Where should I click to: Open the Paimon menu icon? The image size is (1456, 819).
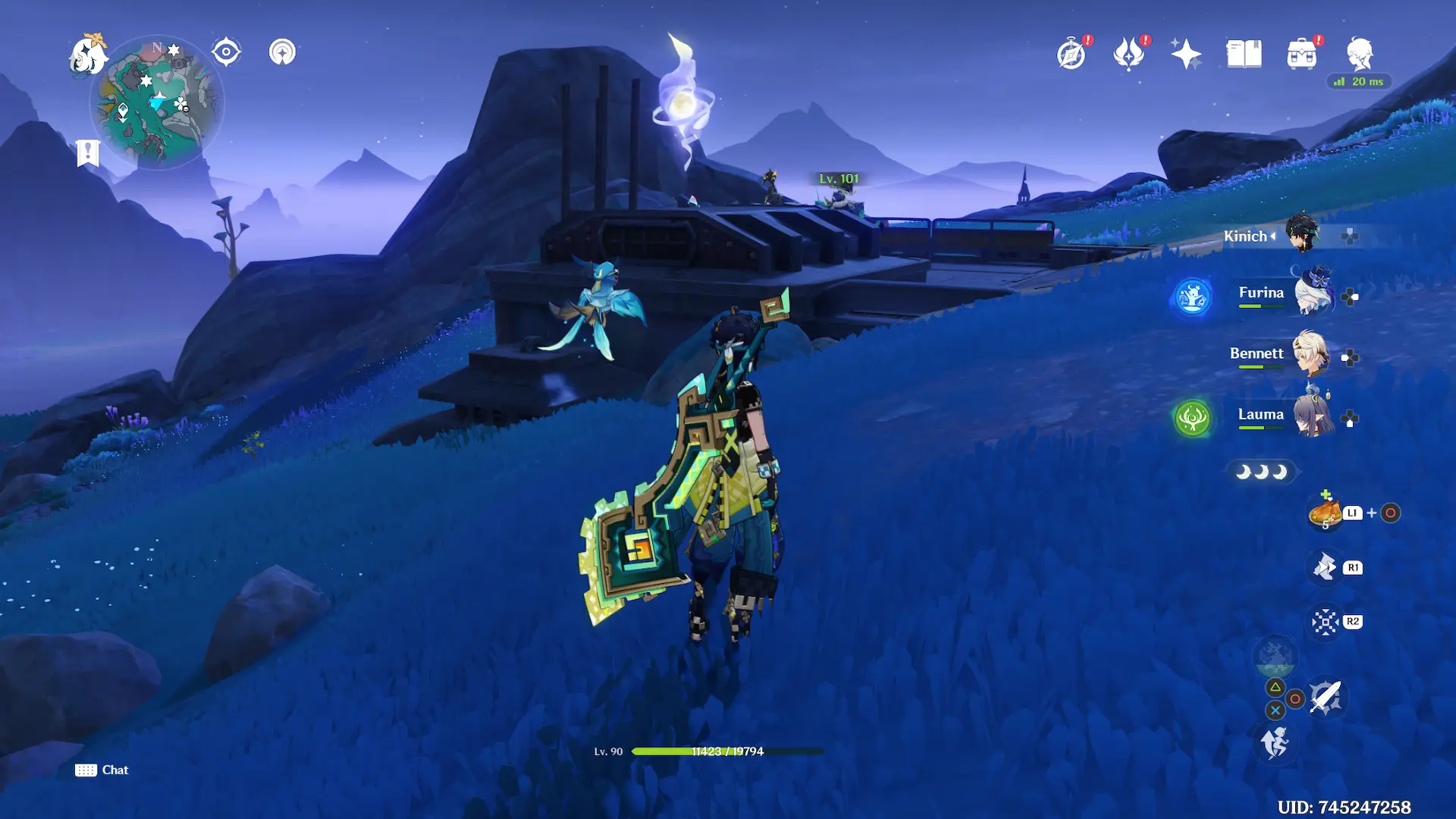(88, 55)
